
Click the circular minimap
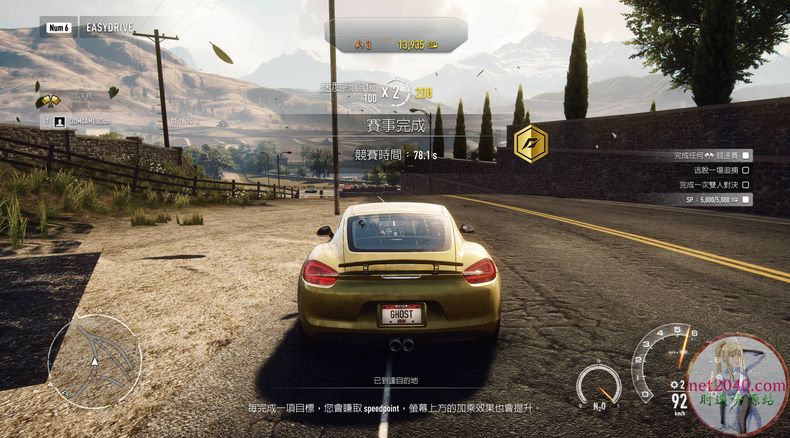click(x=95, y=360)
